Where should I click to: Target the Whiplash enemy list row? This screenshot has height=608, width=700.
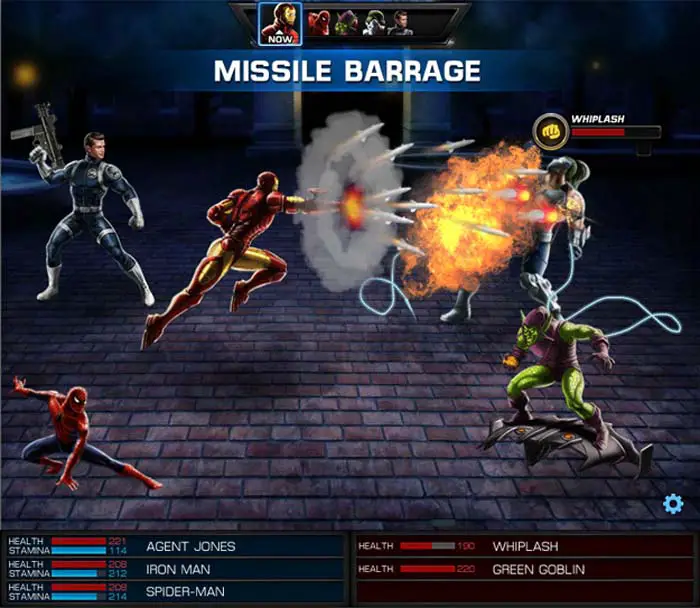pos(522,547)
